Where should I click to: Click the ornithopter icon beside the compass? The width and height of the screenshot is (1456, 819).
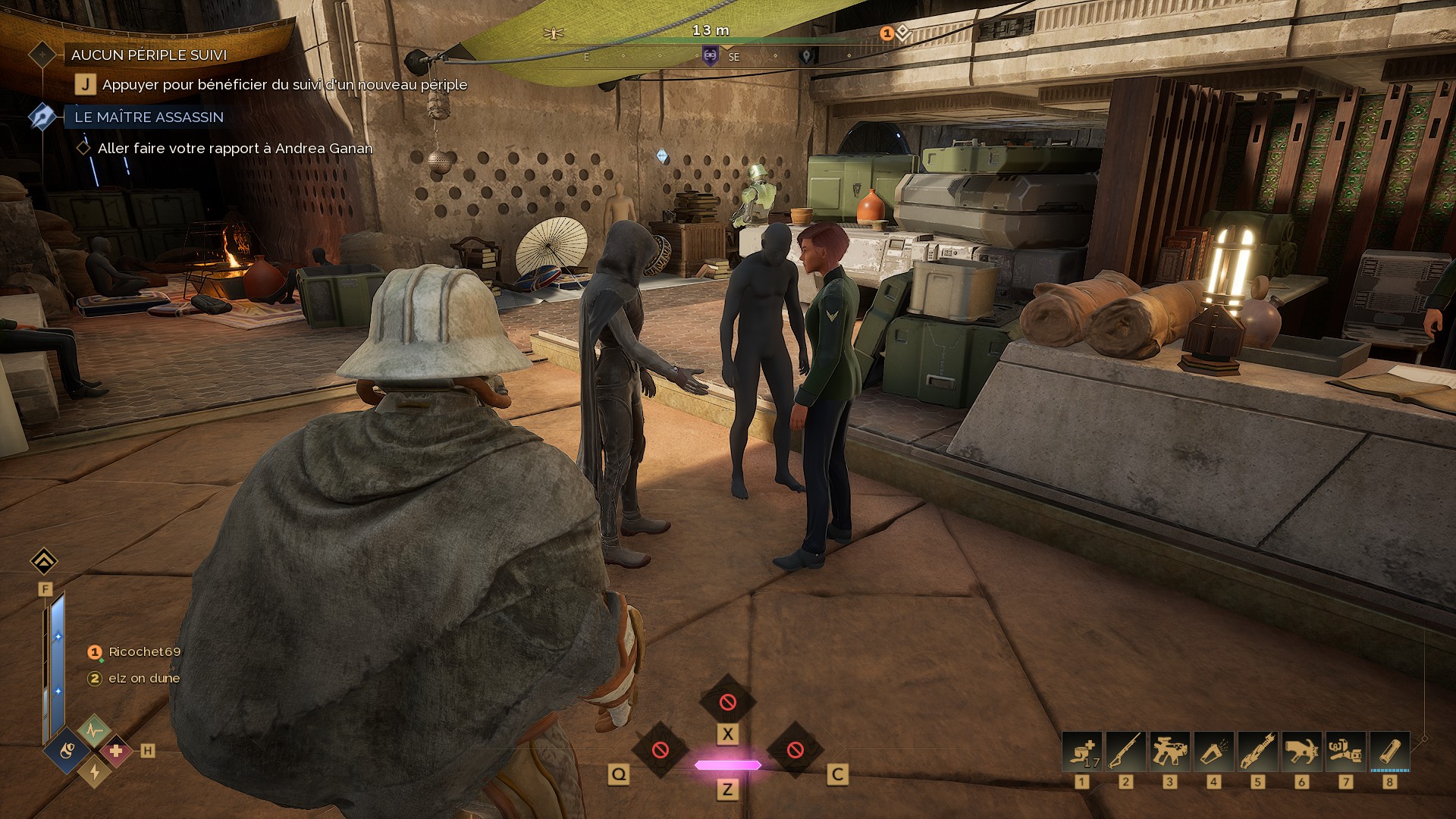pos(554,33)
